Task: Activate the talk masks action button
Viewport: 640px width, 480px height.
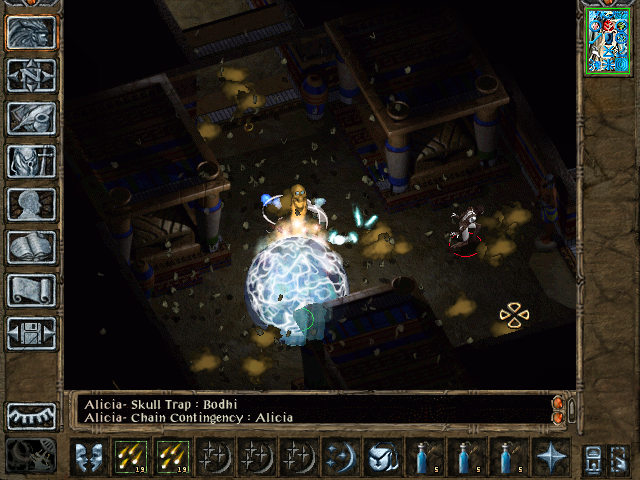Action: point(89,457)
